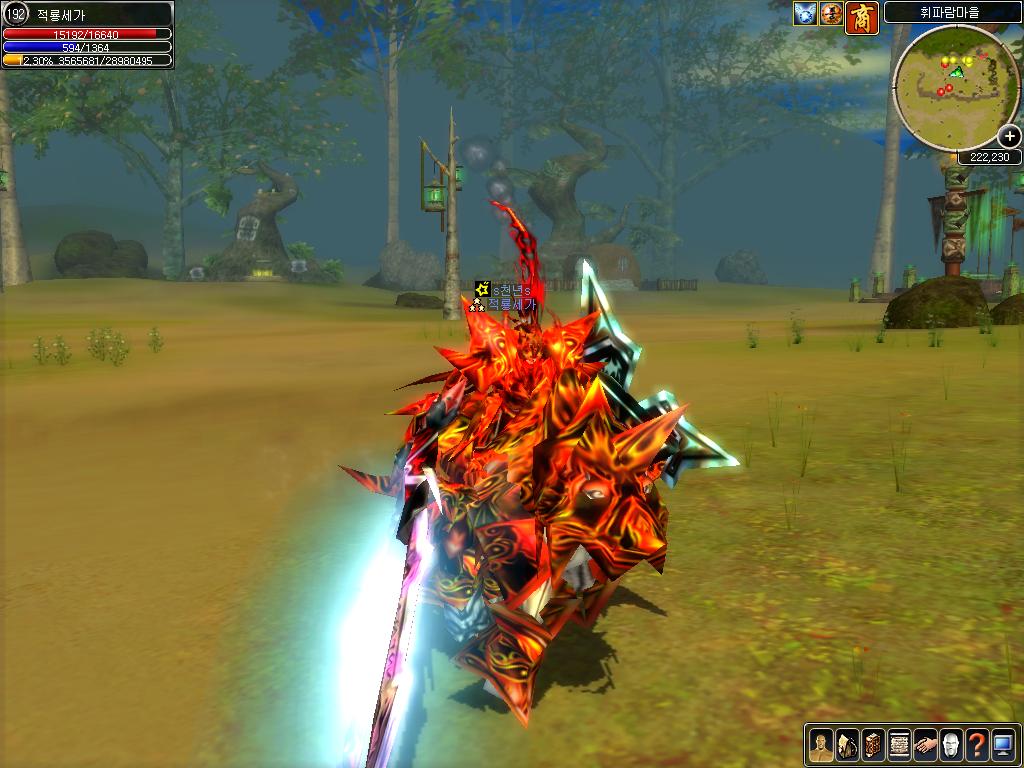Screen dimensions: 1024x768
Task: Zoom the minimap with the plus button
Action: point(1008,137)
